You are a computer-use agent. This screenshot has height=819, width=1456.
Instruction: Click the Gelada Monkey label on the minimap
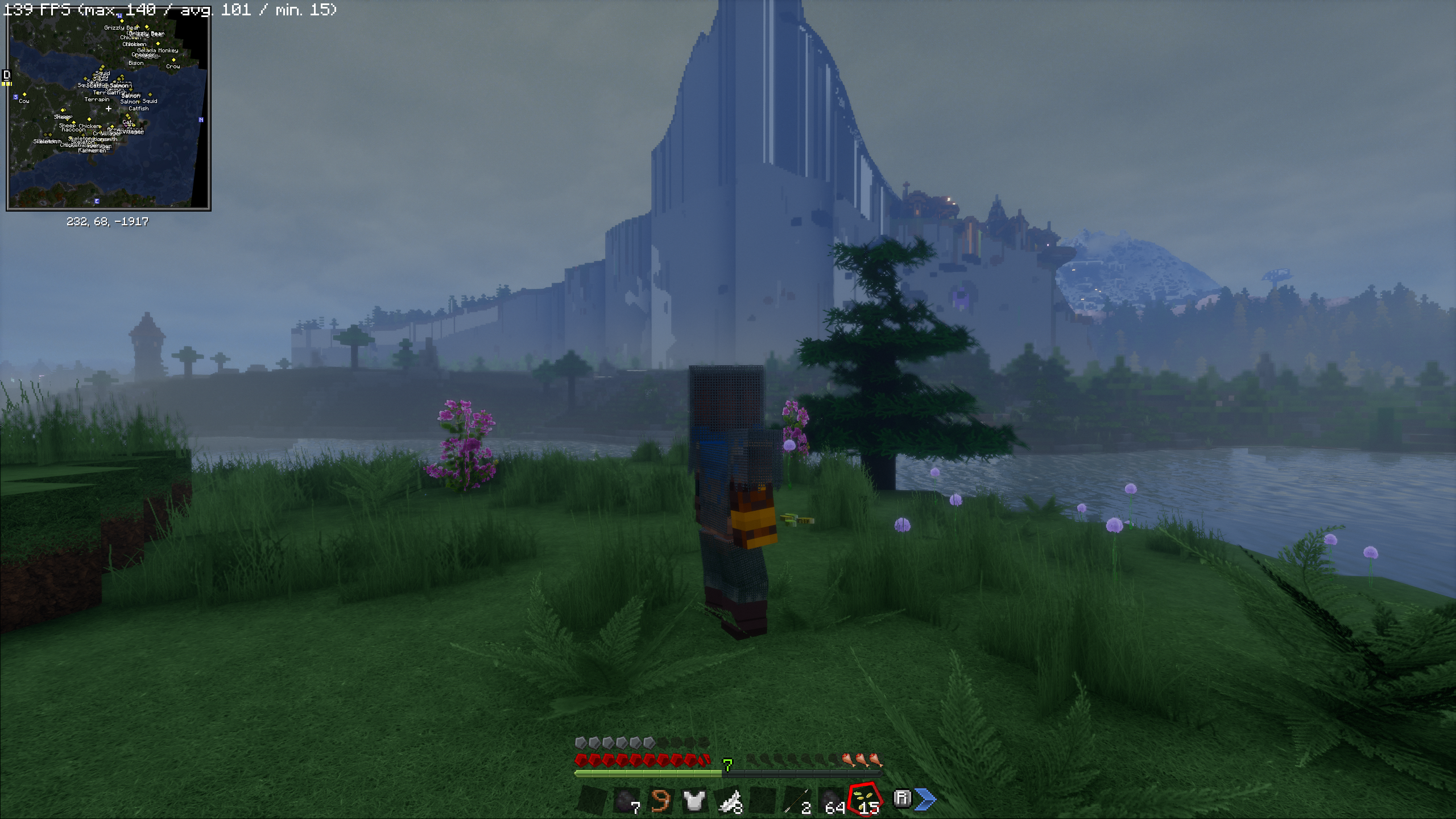click(158, 51)
